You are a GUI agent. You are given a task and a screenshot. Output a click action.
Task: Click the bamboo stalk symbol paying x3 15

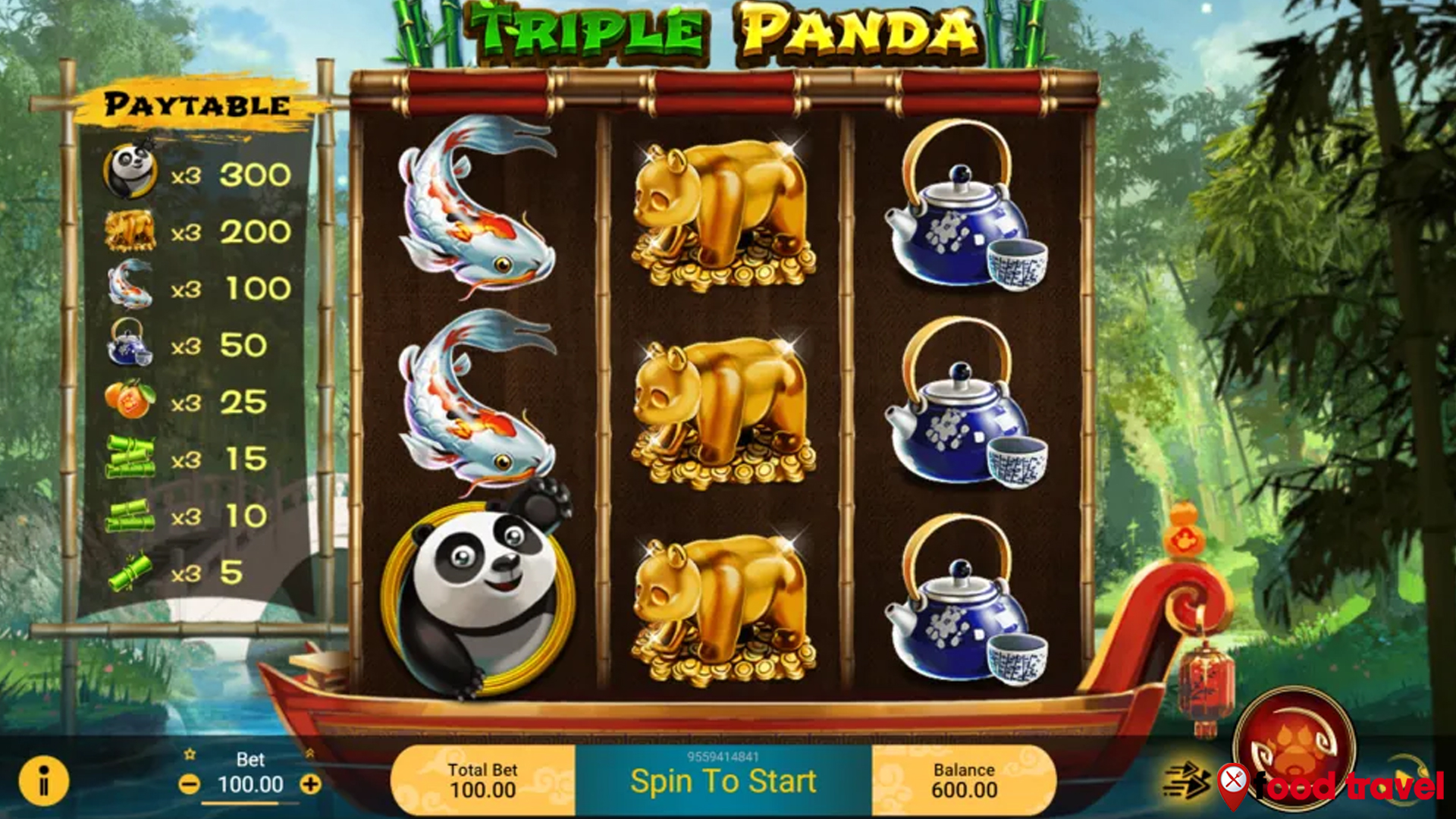[x=130, y=455]
